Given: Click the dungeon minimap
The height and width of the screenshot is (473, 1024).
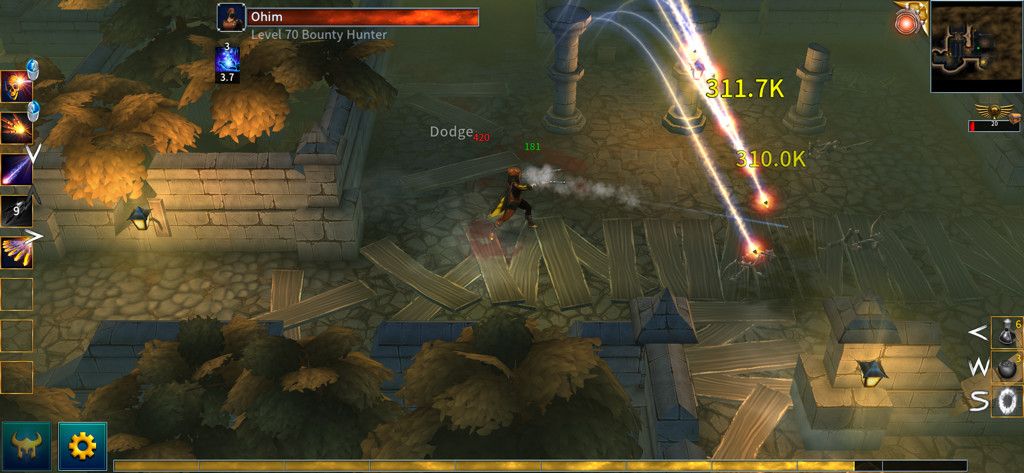Looking at the screenshot, I should (976, 47).
